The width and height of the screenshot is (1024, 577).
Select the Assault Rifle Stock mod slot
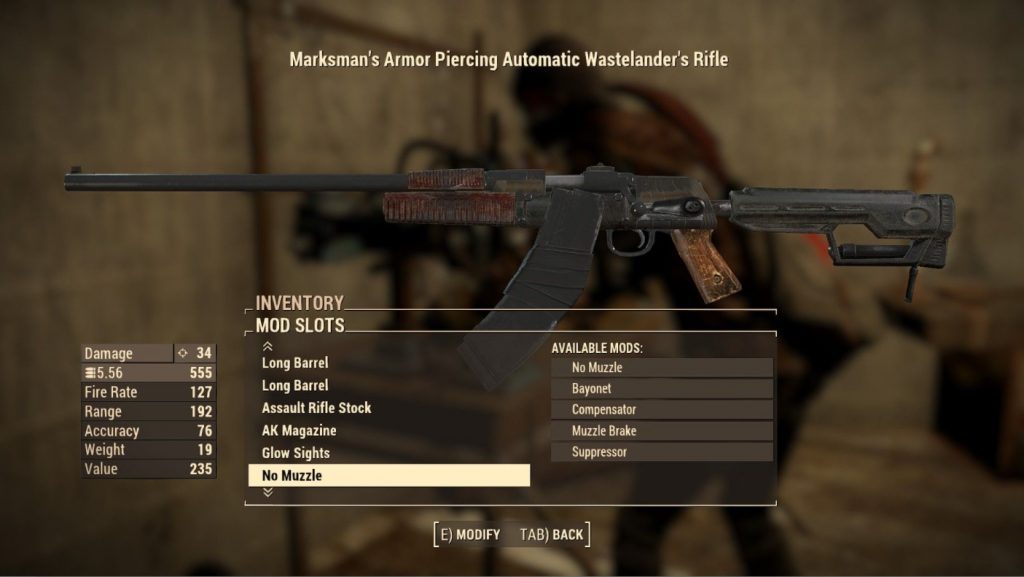(x=316, y=408)
